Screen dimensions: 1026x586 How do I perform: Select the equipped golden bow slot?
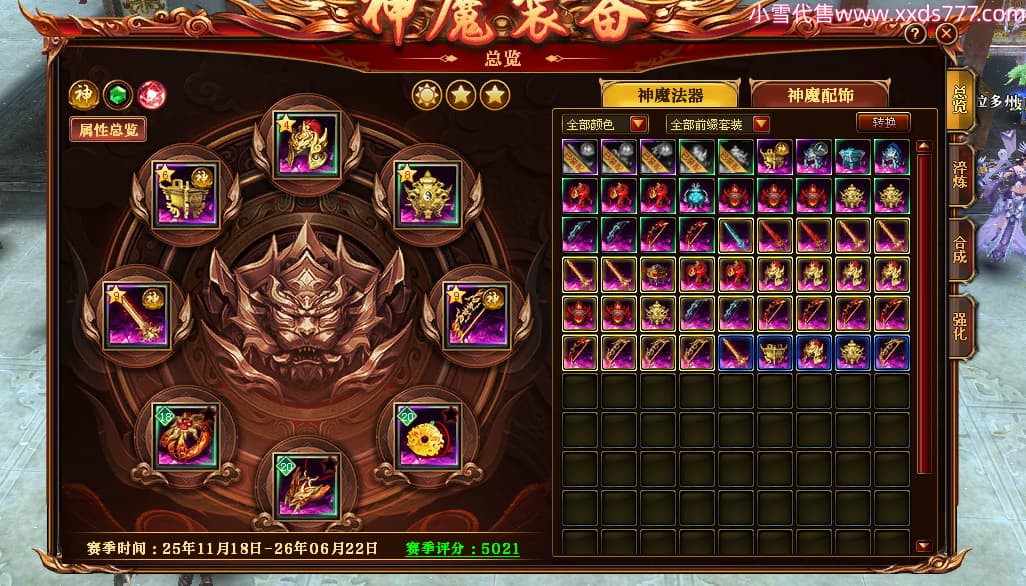[x=476, y=316]
